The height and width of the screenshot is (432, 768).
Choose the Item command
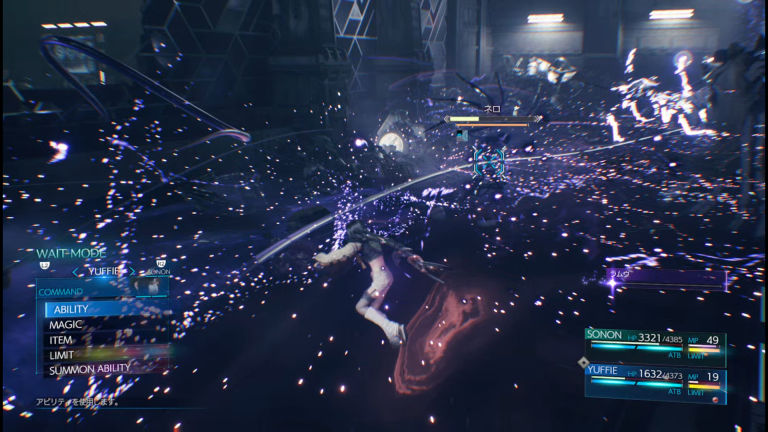tap(62, 340)
